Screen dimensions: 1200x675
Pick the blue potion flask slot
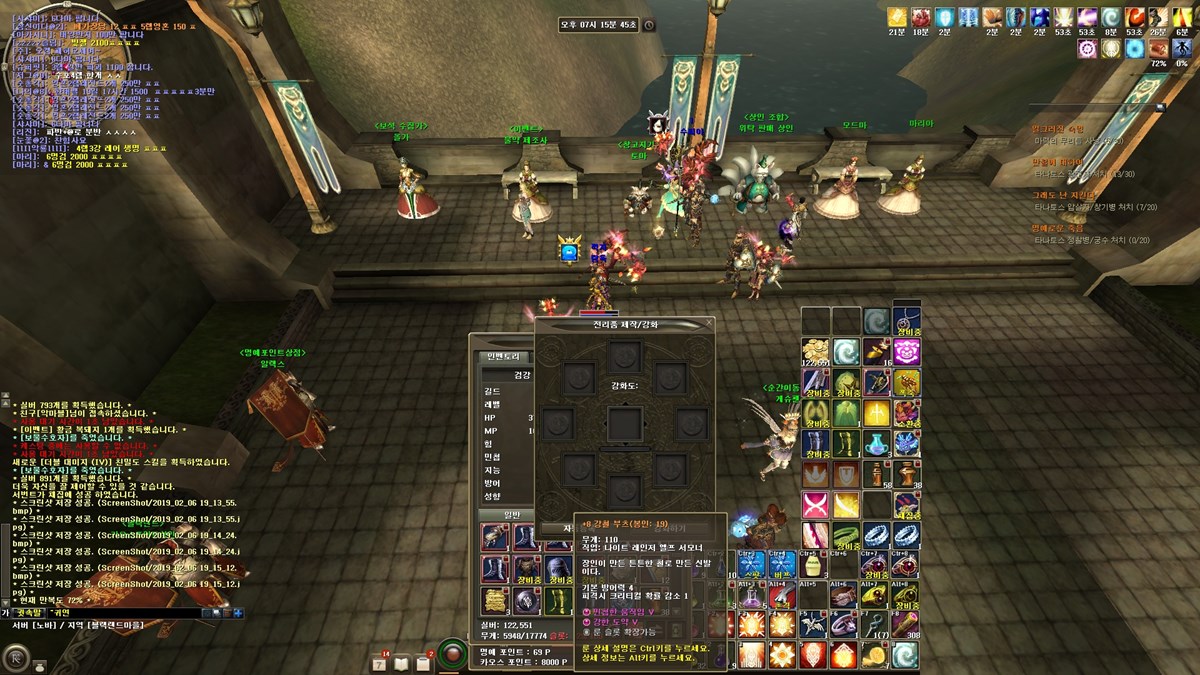(x=876, y=443)
